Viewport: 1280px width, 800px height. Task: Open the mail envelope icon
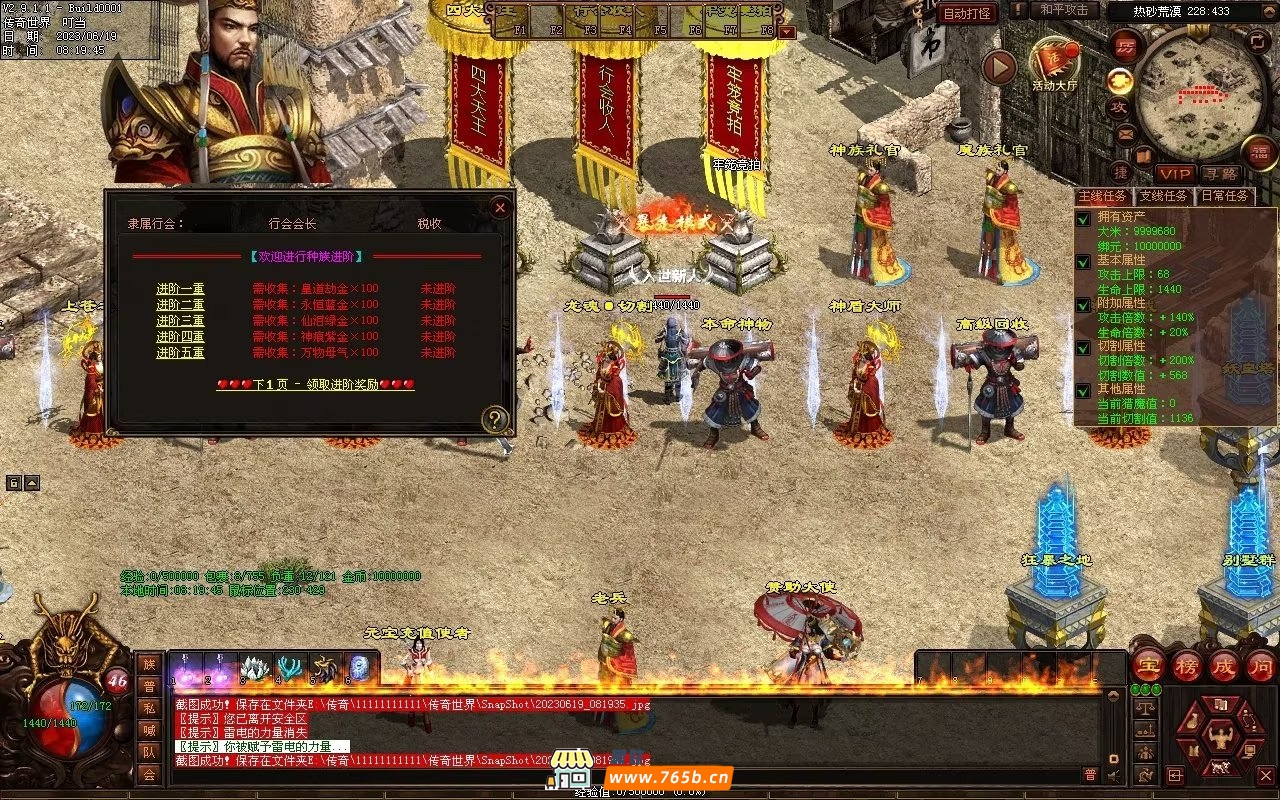(x=1125, y=132)
